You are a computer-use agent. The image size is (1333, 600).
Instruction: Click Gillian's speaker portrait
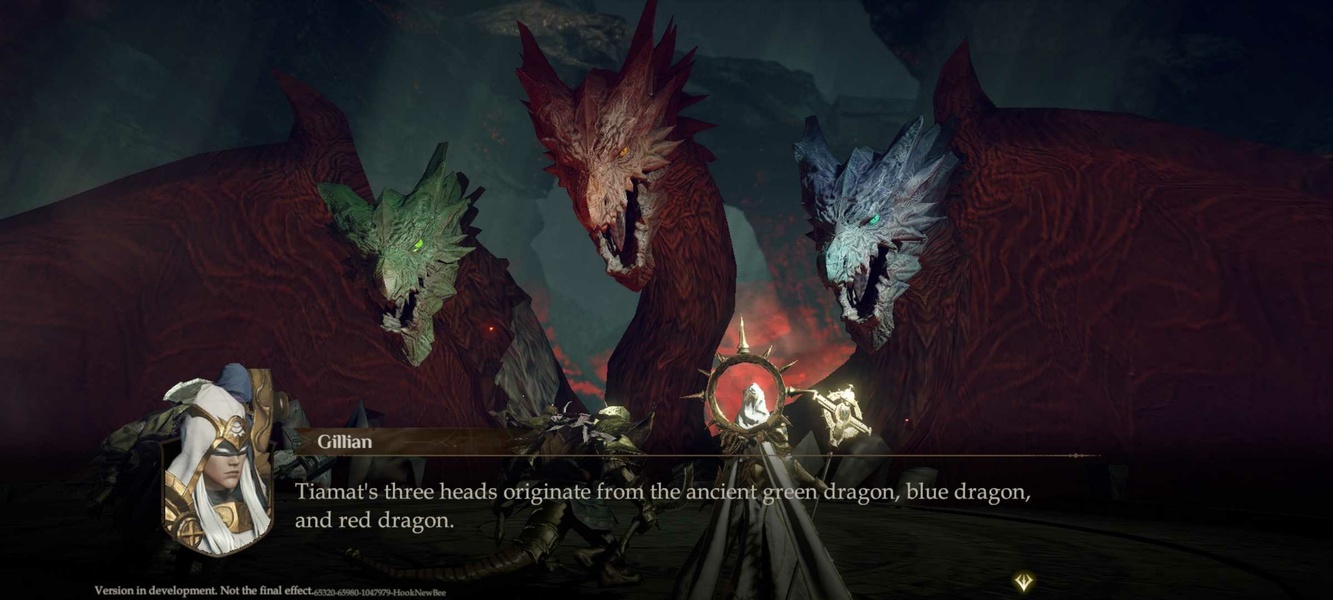(217, 467)
